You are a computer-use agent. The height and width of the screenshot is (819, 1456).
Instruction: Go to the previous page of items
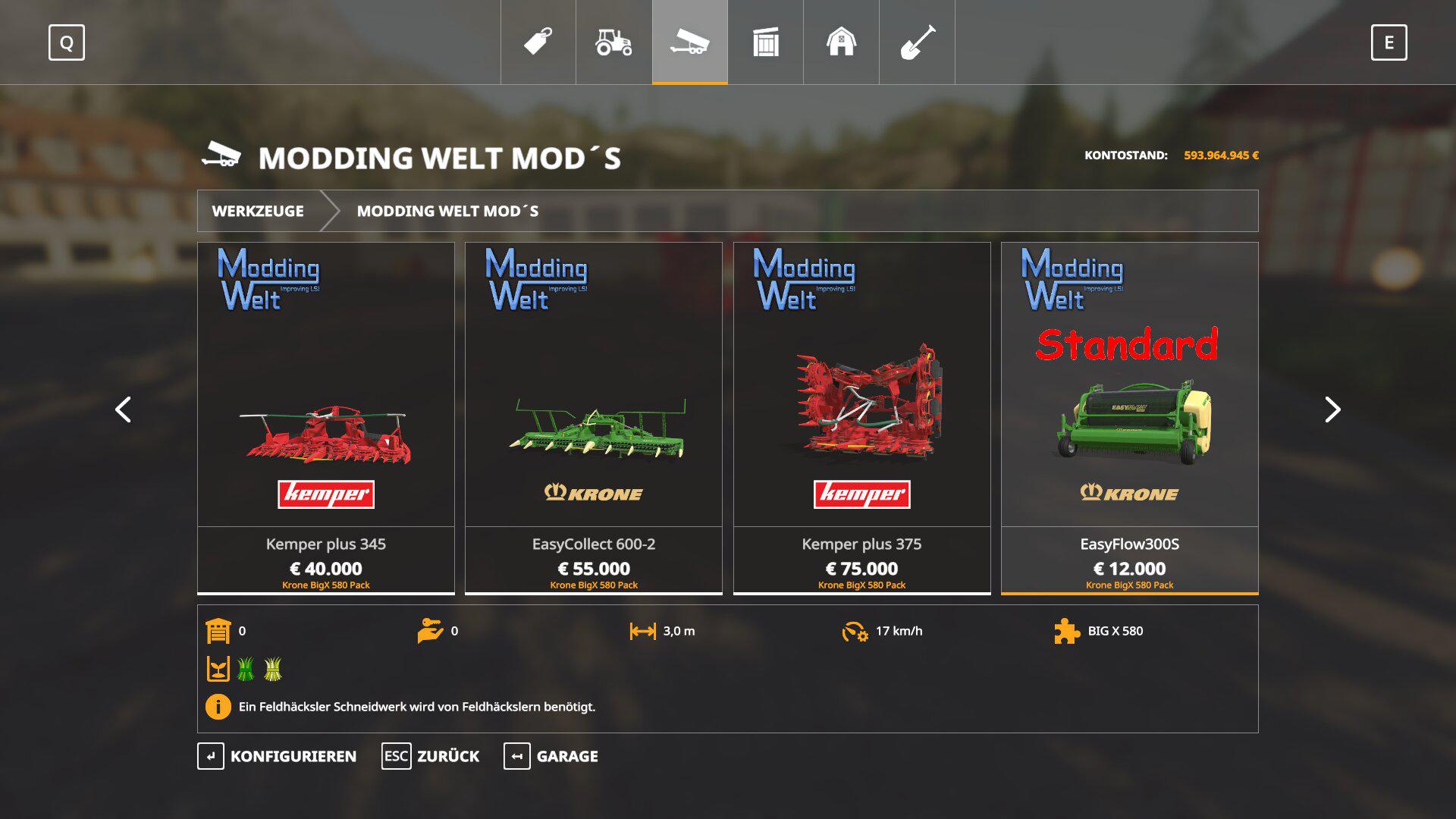pos(123,409)
